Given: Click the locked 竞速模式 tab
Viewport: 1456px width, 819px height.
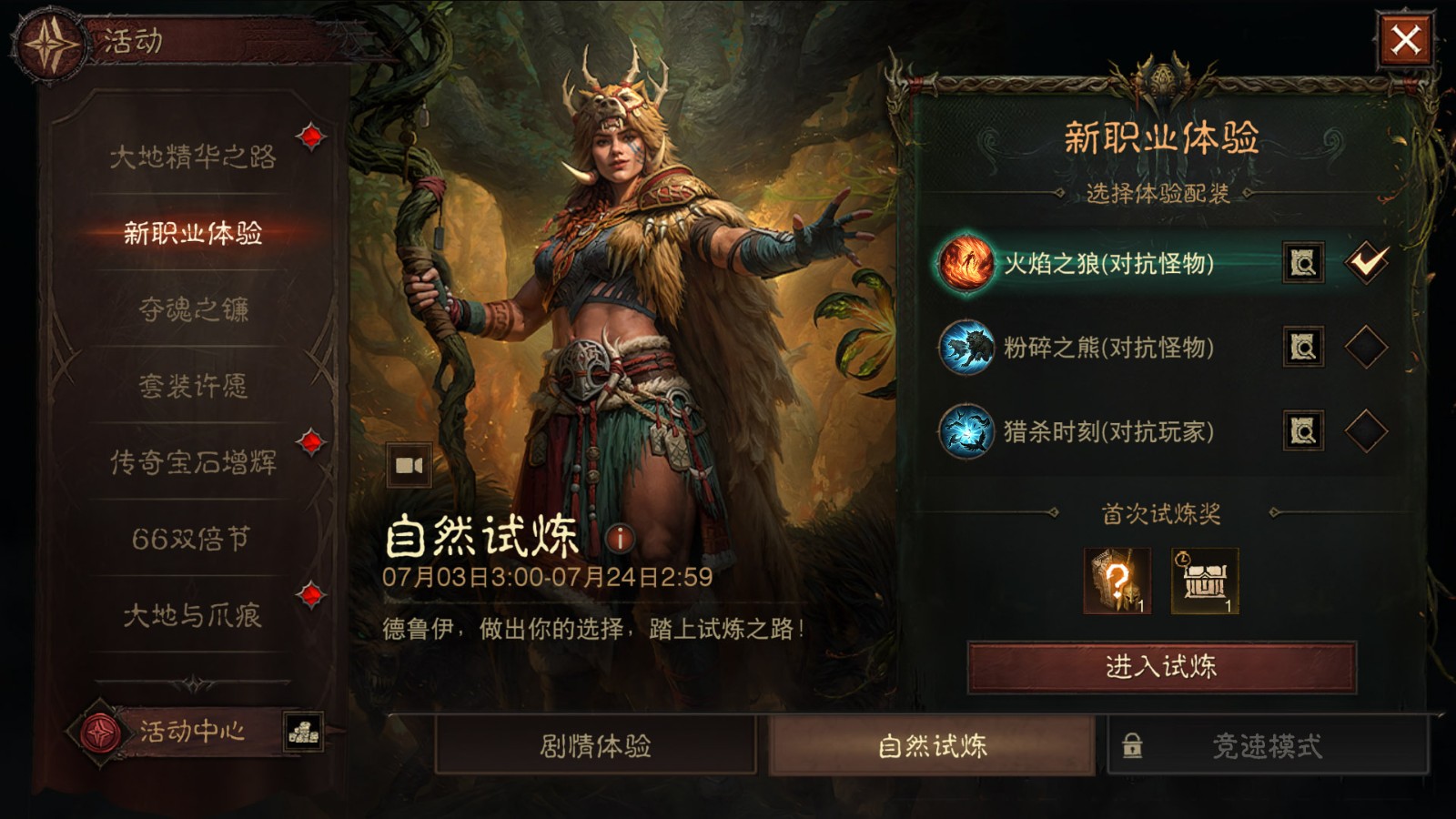Looking at the screenshot, I should 1267,746.
